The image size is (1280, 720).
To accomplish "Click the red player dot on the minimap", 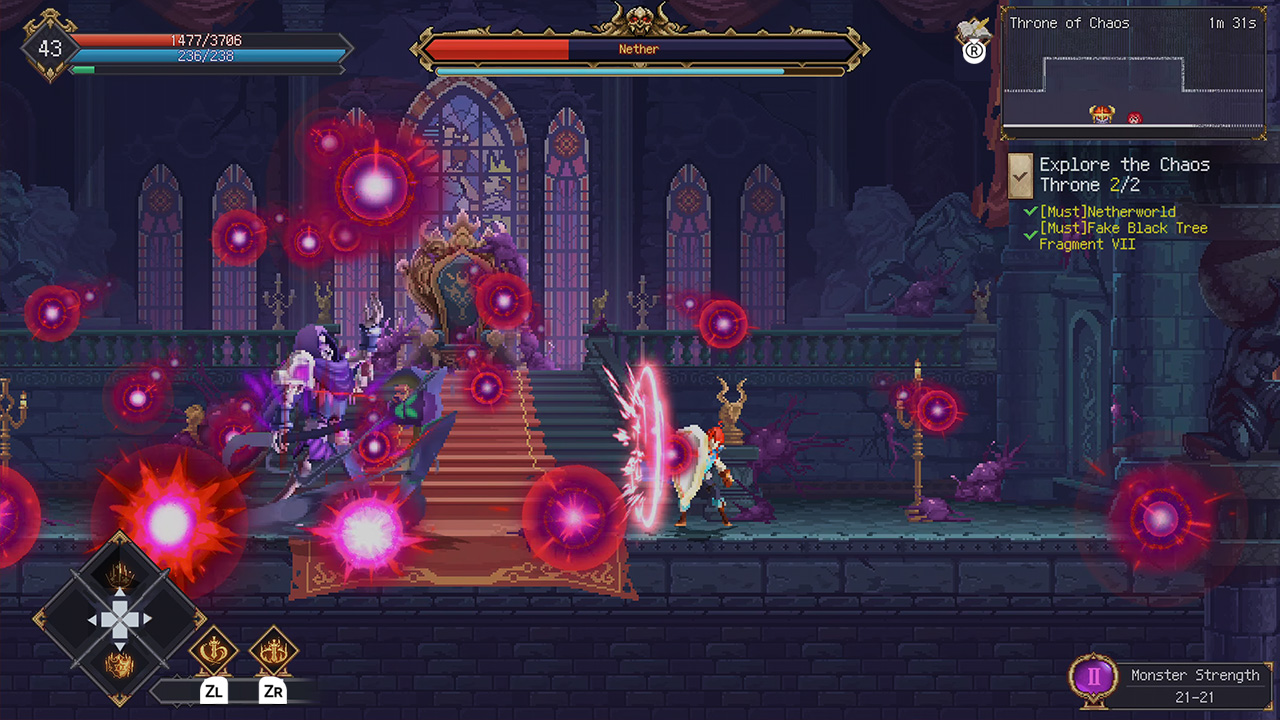I will click(1135, 117).
